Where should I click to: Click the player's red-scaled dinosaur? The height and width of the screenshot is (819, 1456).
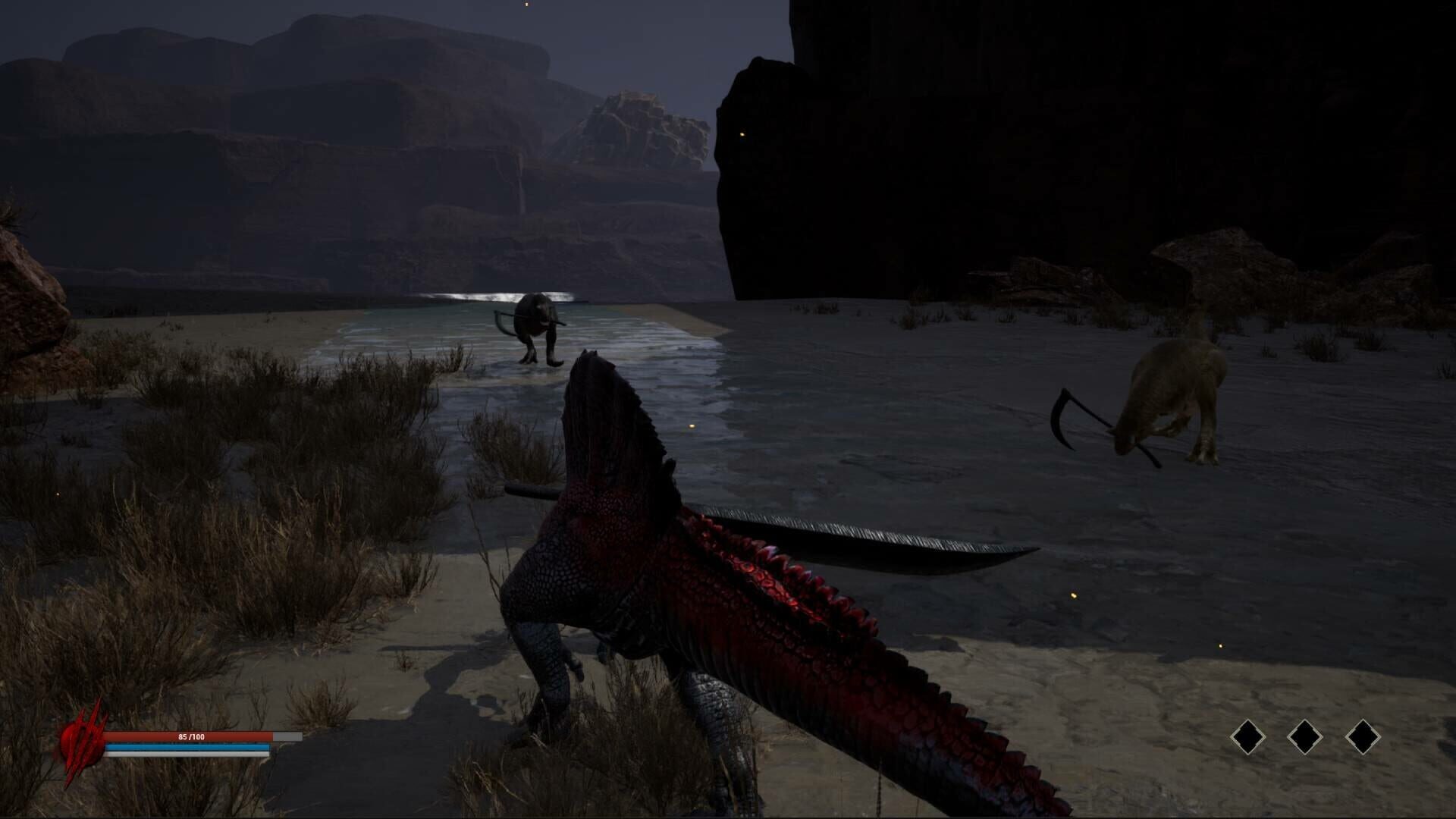682,607
